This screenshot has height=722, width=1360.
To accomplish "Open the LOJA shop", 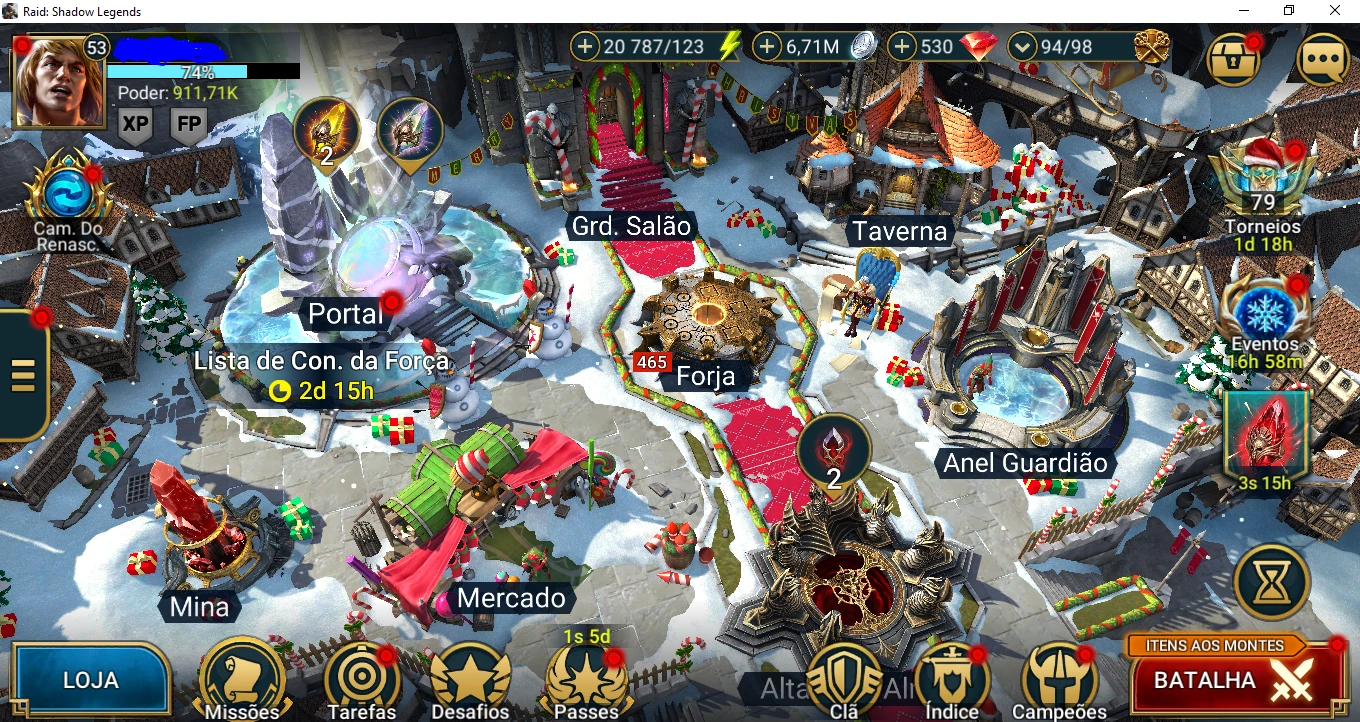I will 90,680.
